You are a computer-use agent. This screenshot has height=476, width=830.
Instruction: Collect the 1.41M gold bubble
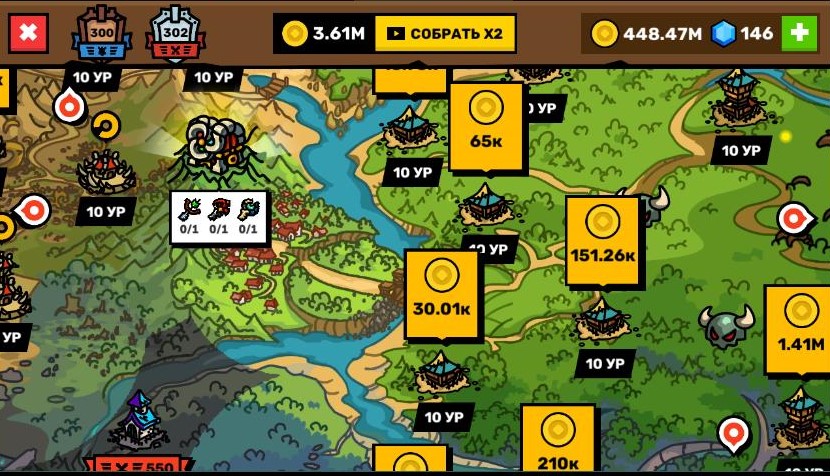(x=800, y=327)
